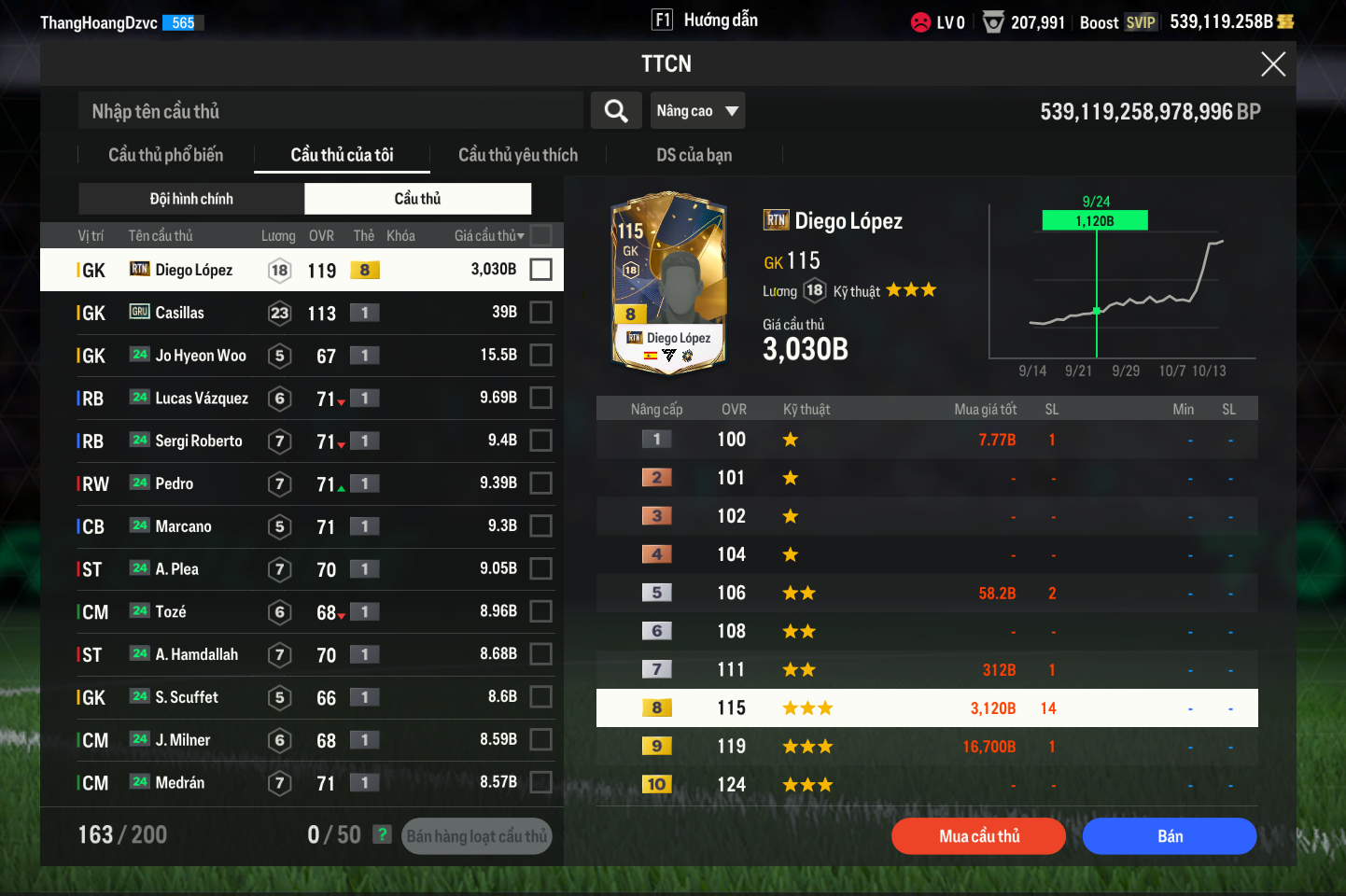Viewport: 1346px width, 896px height.
Task: Select upgrade level 9 row
Action: (926, 747)
